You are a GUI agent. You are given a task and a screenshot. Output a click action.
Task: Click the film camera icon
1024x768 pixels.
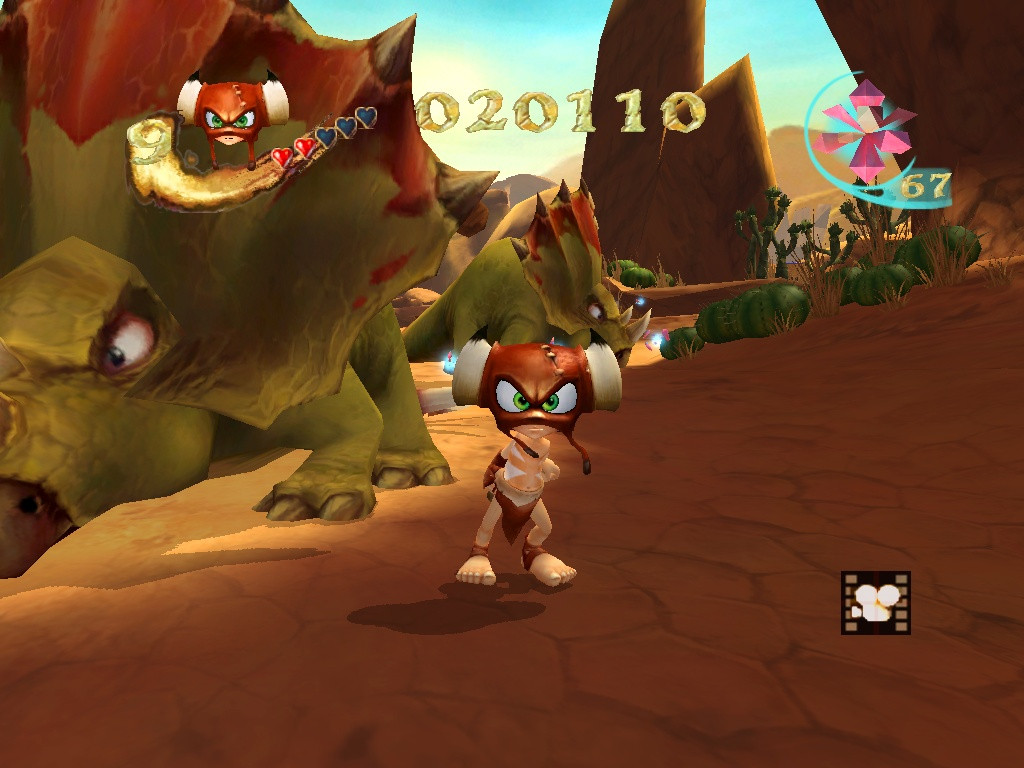876,602
